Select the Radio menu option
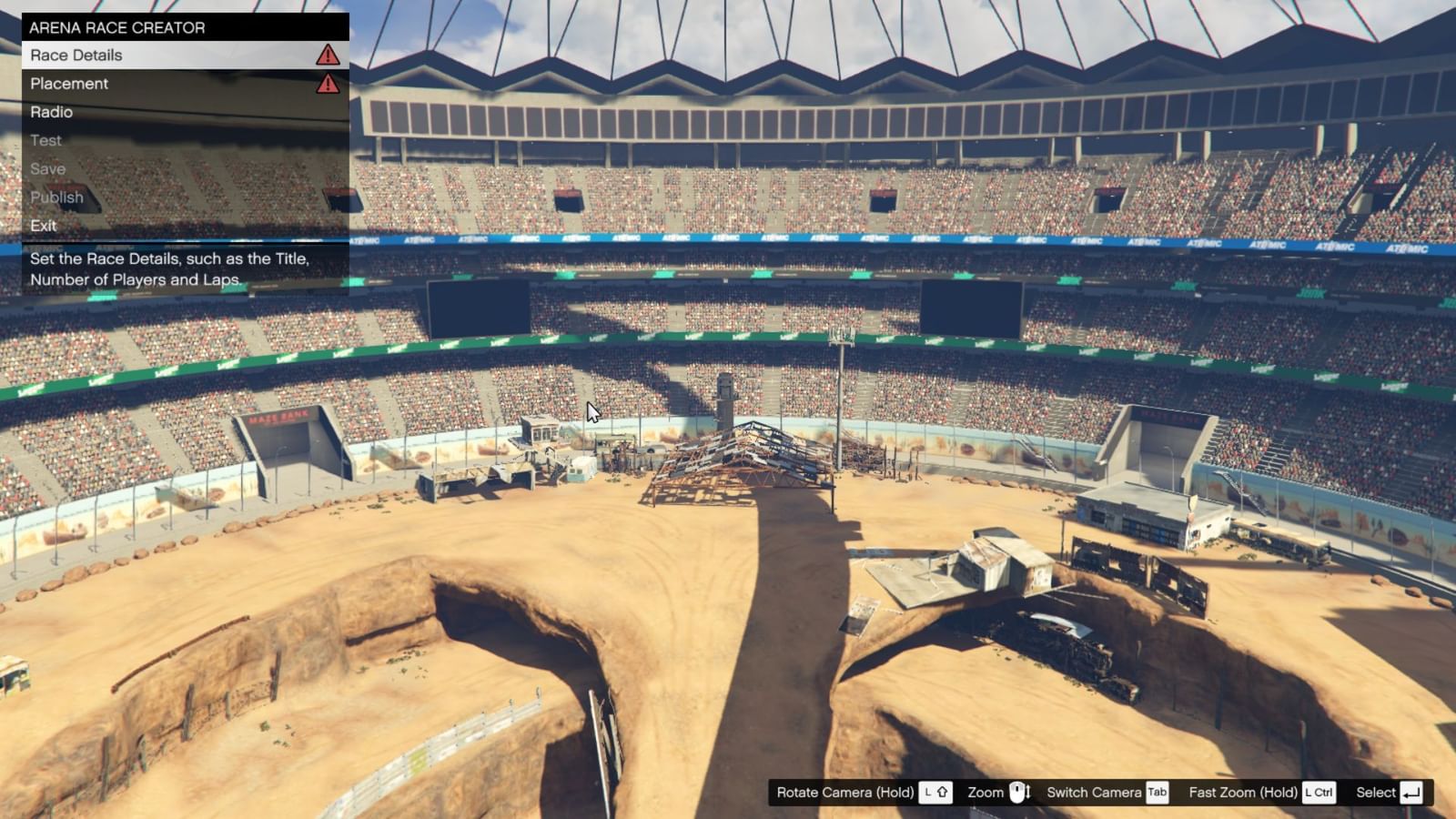1456x819 pixels. coord(53,111)
